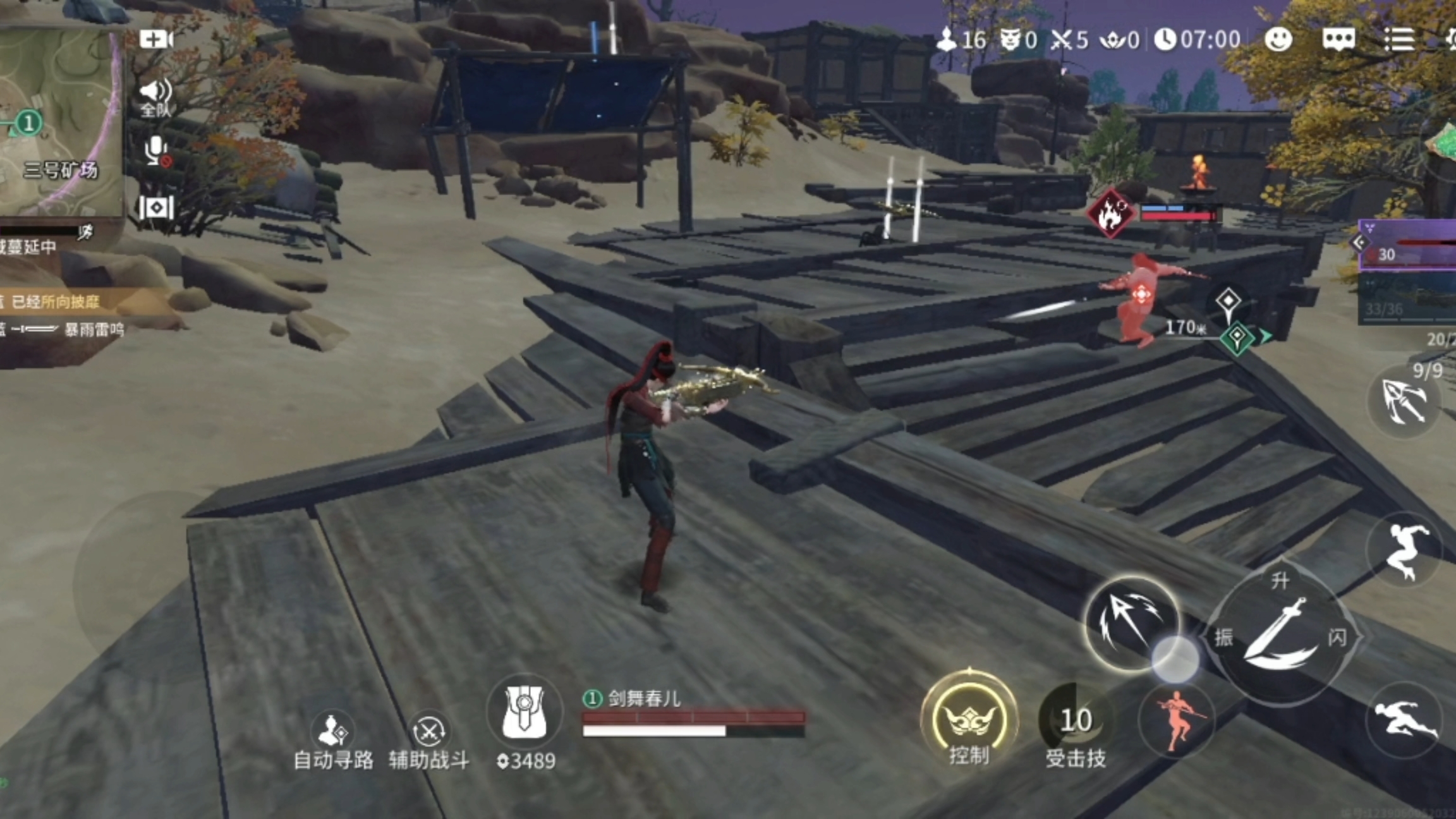1456x819 pixels.
Task: Tap the dash sprint figure button
Action: [x=1404, y=719]
